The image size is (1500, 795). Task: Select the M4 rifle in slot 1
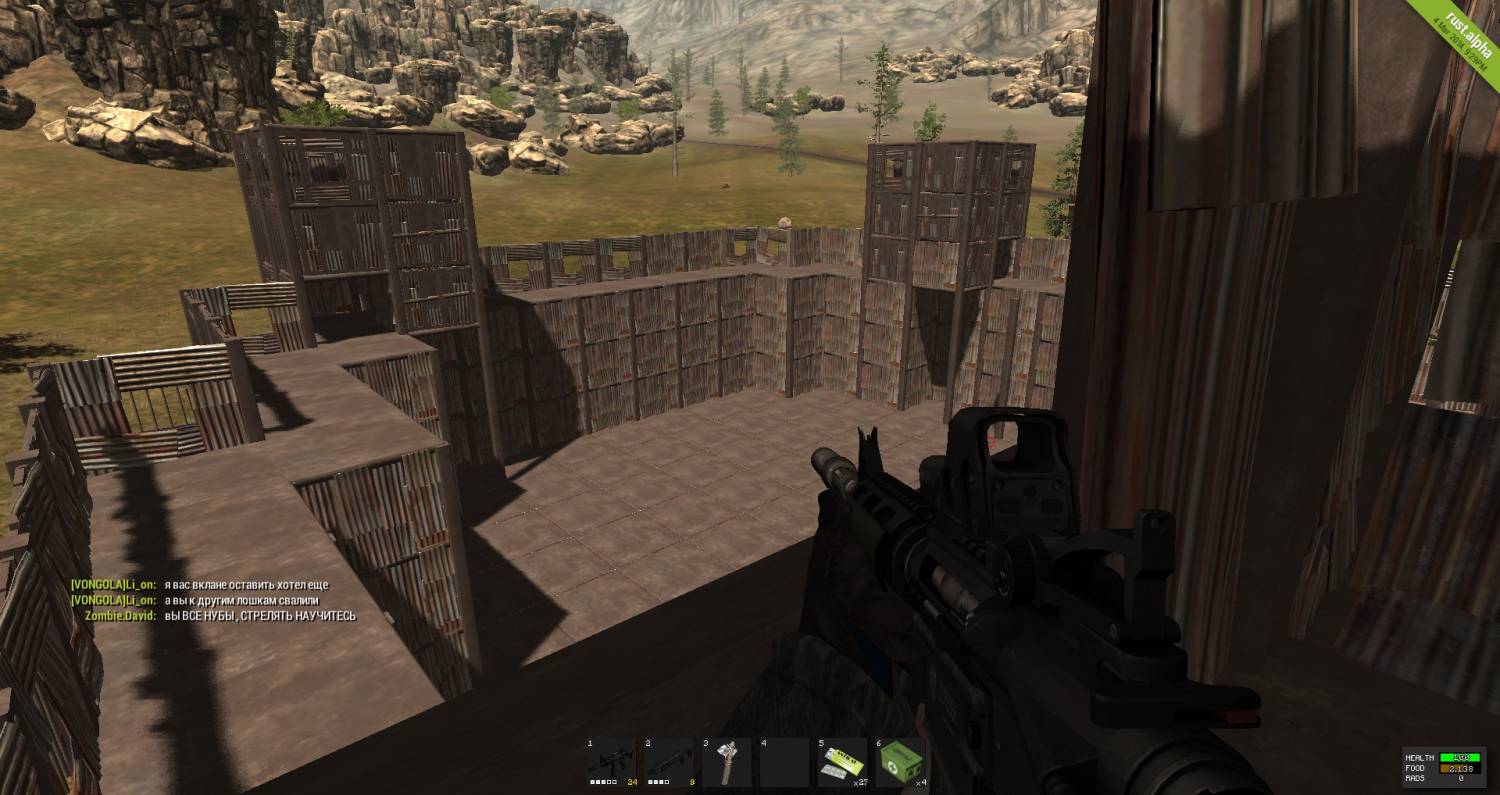click(x=611, y=763)
